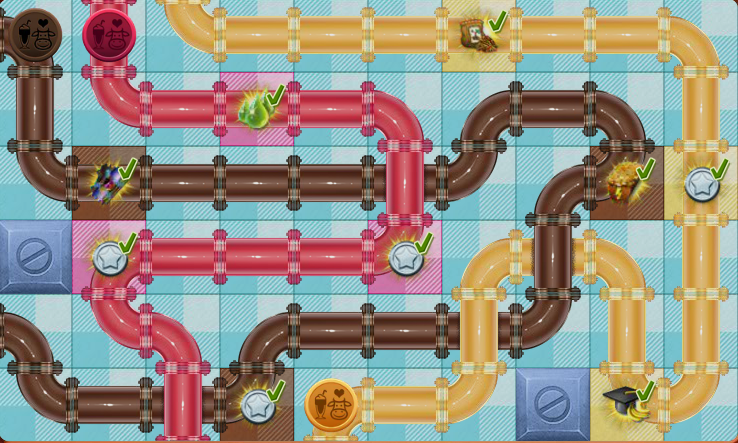Choose the chocolate bar ingredient tile
738x443 pixels.
click(478, 35)
